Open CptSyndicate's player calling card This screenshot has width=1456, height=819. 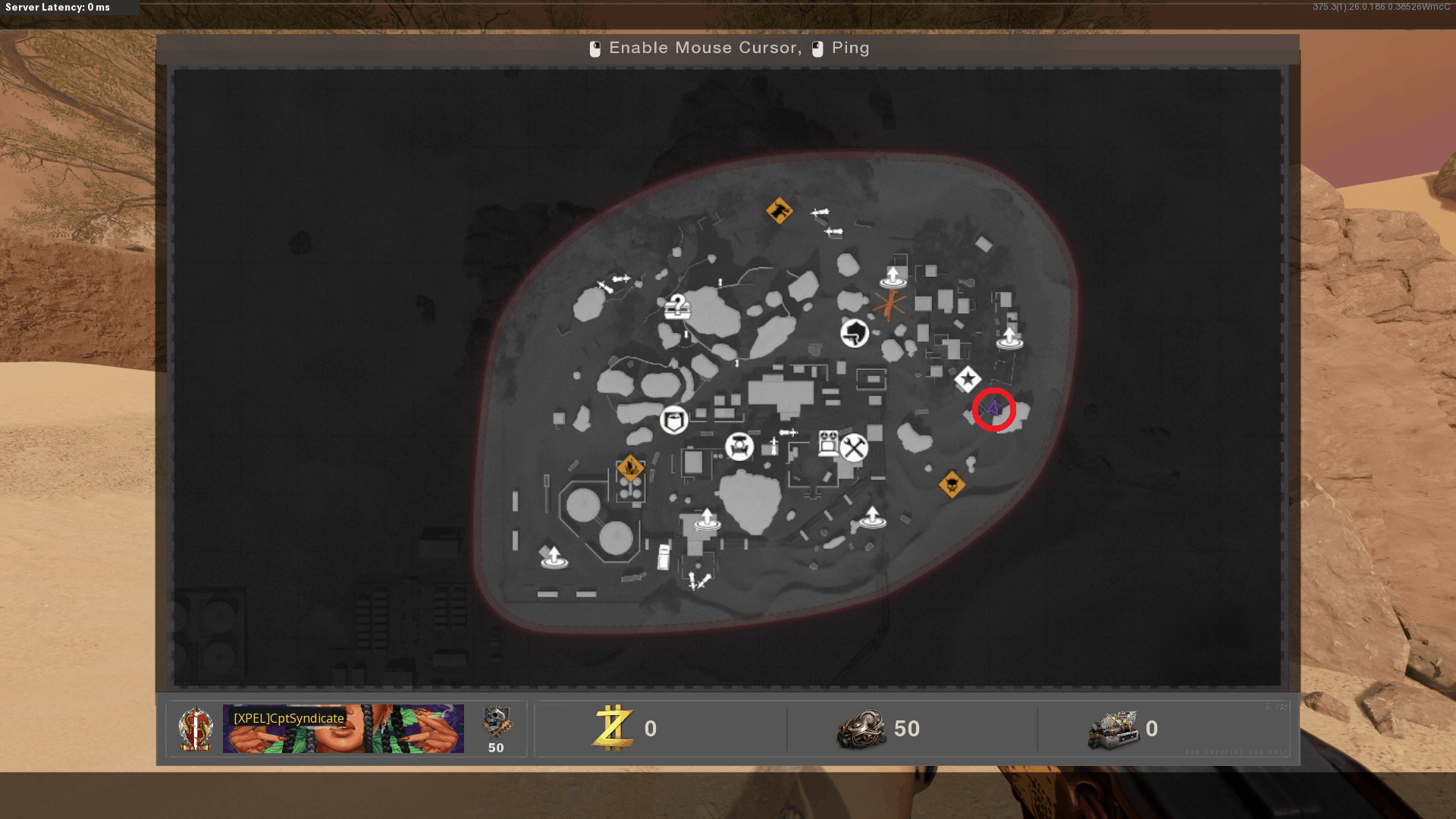(x=343, y=729)
